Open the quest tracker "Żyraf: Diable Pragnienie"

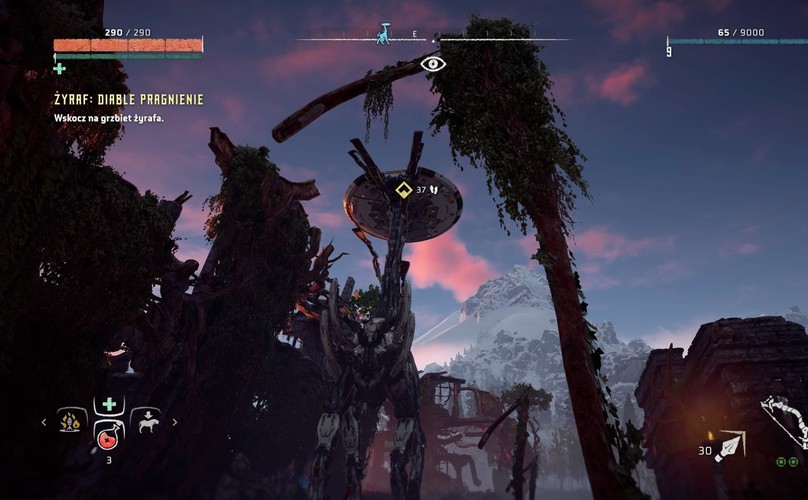pyautogui.click(x=129, y=100)
